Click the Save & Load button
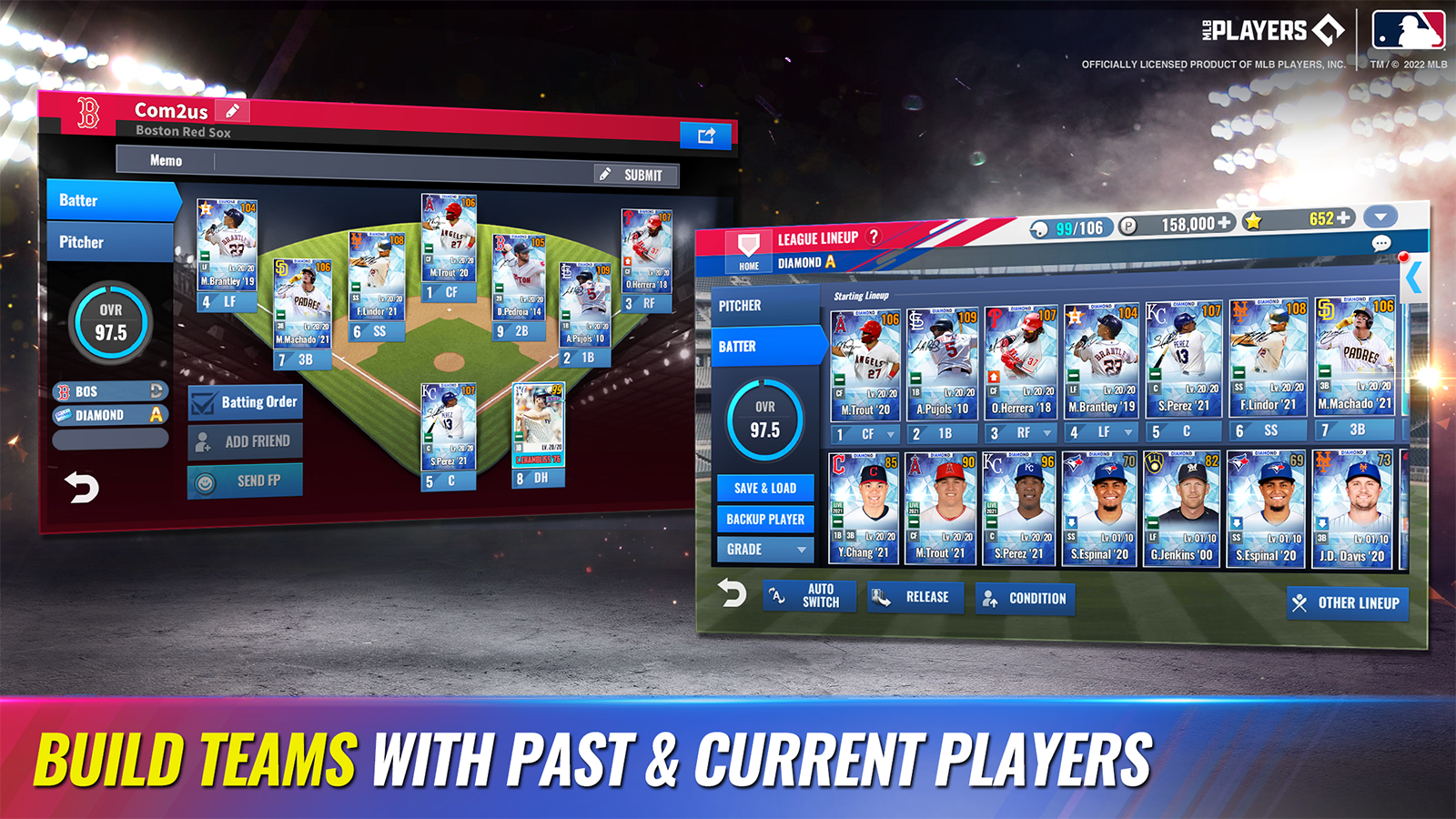This screenshot has height=819, width=1456. point(763,489)
